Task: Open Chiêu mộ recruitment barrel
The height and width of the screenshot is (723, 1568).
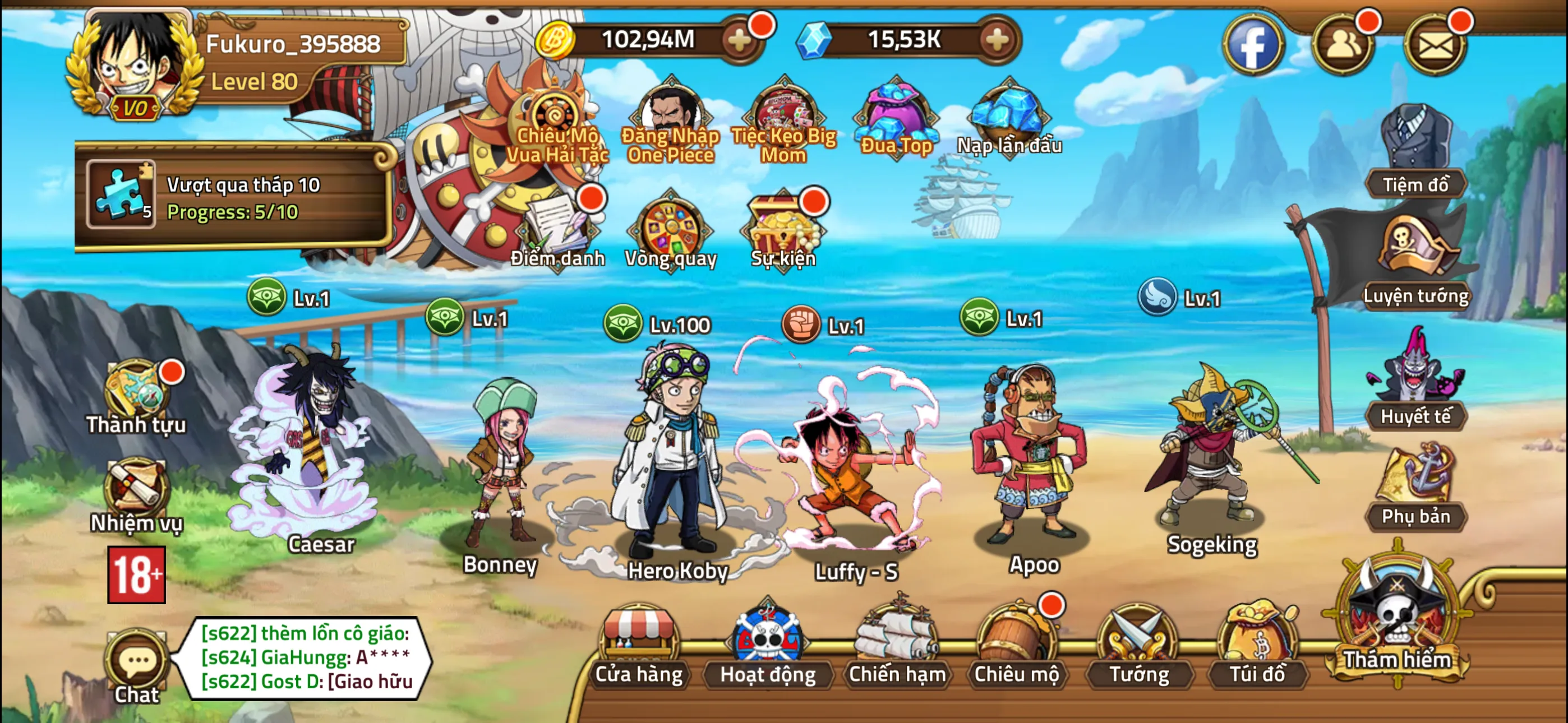Action: [1017, 646]
